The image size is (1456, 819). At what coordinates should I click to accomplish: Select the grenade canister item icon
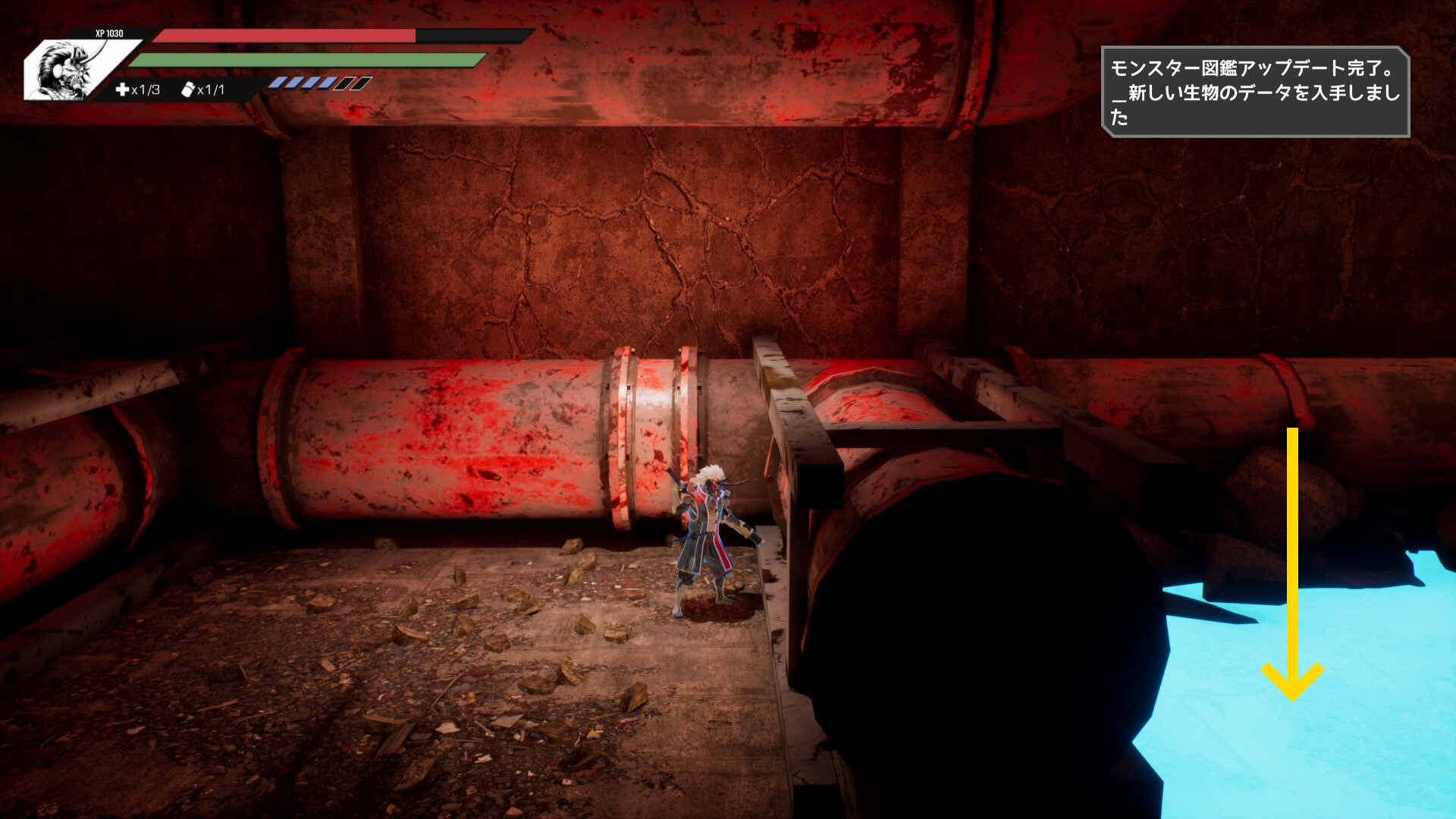pyautogui.click(x=188, y=89)
